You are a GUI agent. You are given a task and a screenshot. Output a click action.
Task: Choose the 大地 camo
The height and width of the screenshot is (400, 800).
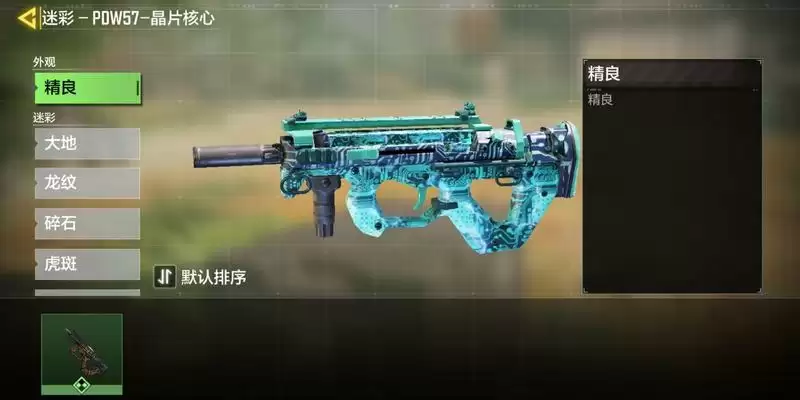click(87, 143)
